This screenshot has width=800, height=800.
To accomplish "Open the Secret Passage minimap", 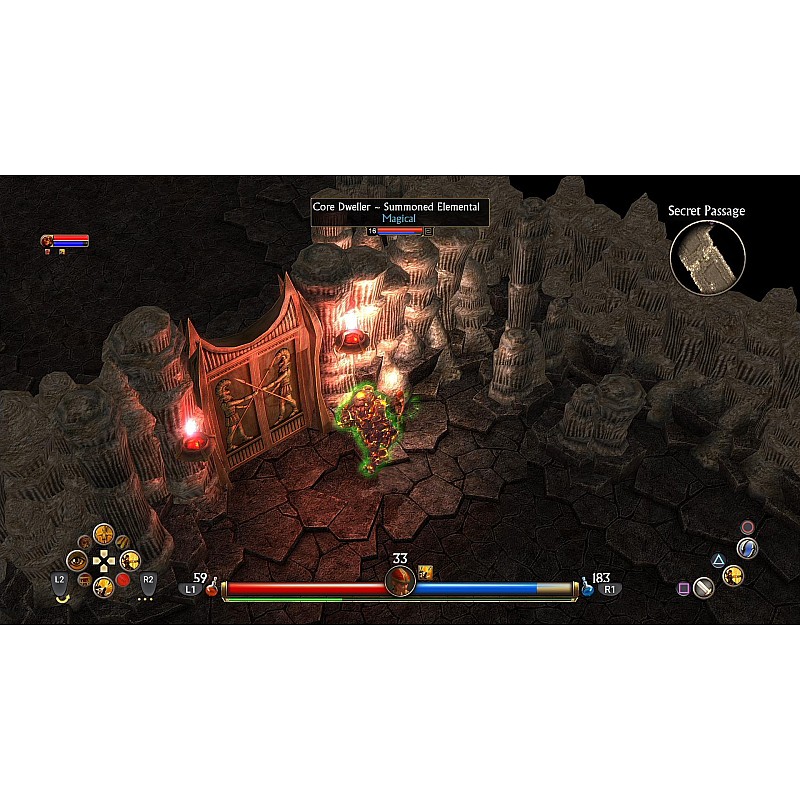I will click(x=707, y=257).
